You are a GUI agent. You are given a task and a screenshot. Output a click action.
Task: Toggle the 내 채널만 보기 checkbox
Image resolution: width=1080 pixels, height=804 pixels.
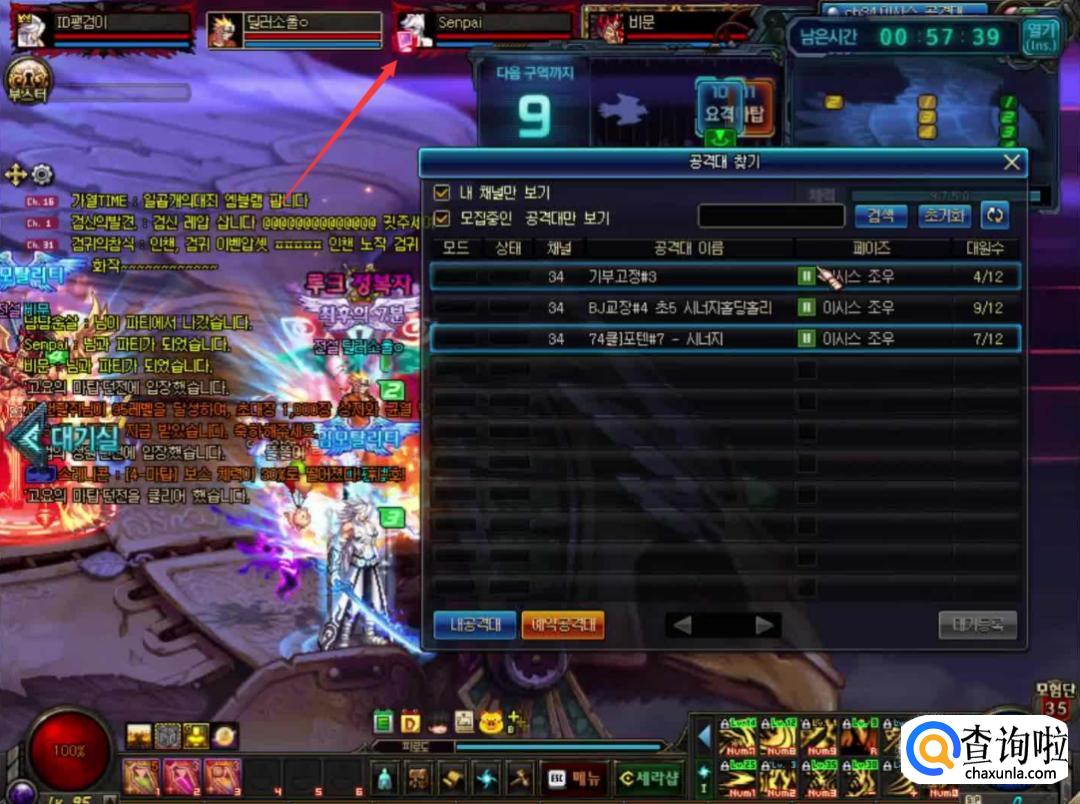(x=441, y=192)
